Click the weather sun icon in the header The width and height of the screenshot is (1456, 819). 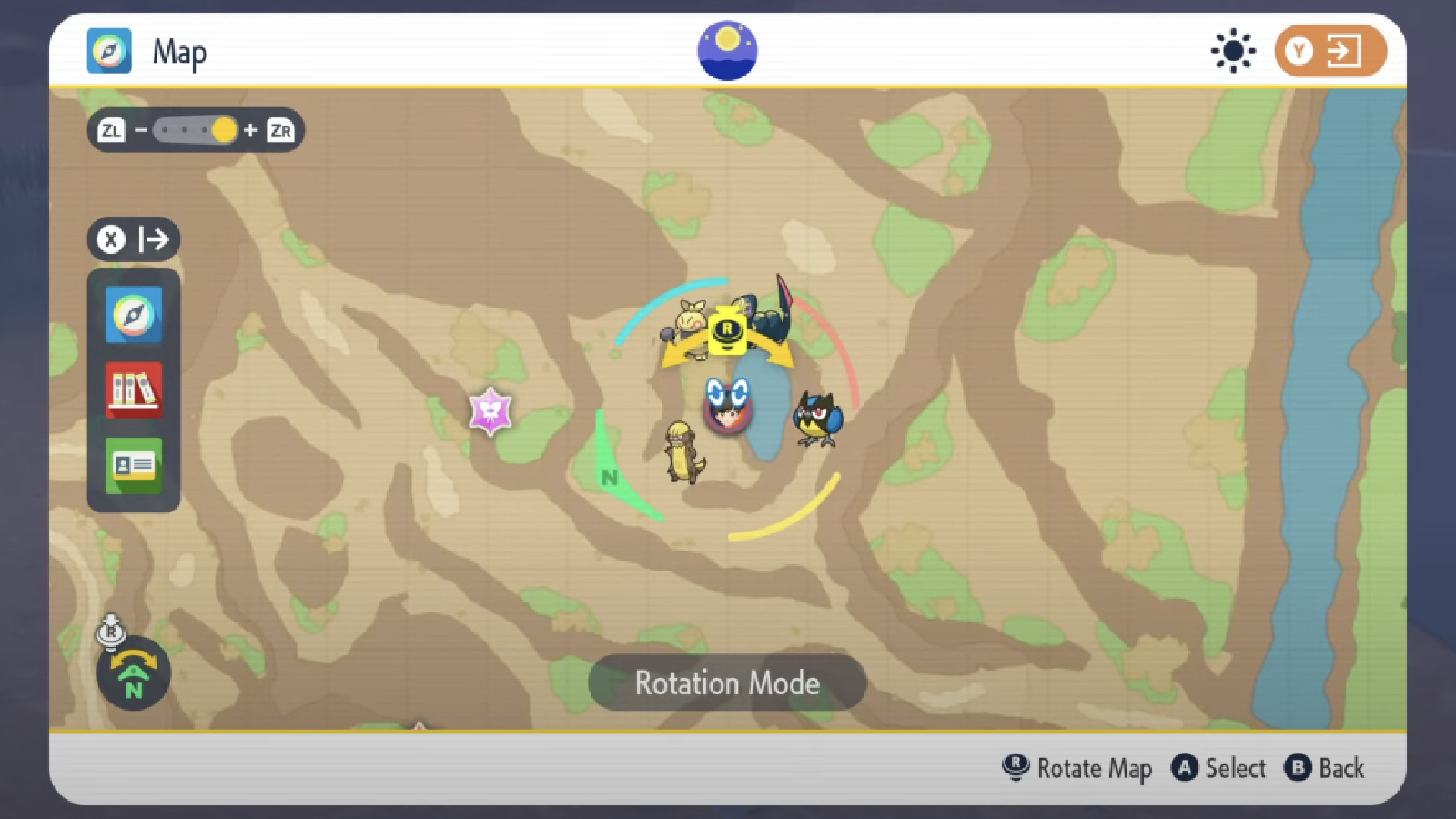(x=1232, y=52)
